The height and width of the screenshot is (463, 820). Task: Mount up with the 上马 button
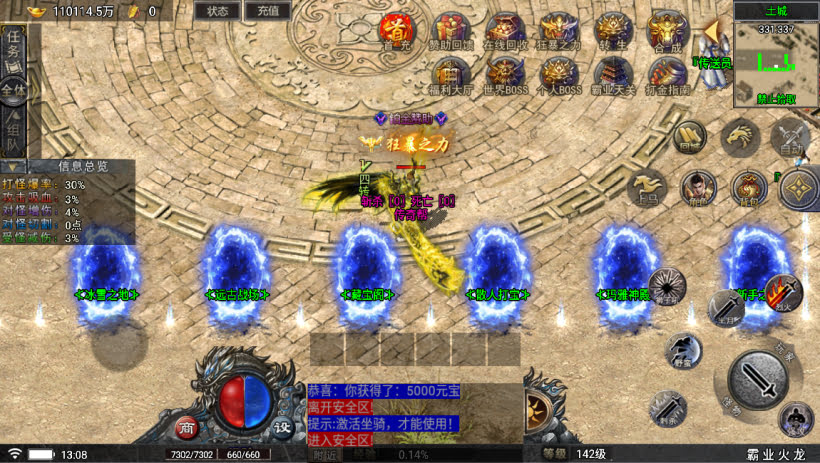click(648, 186)
